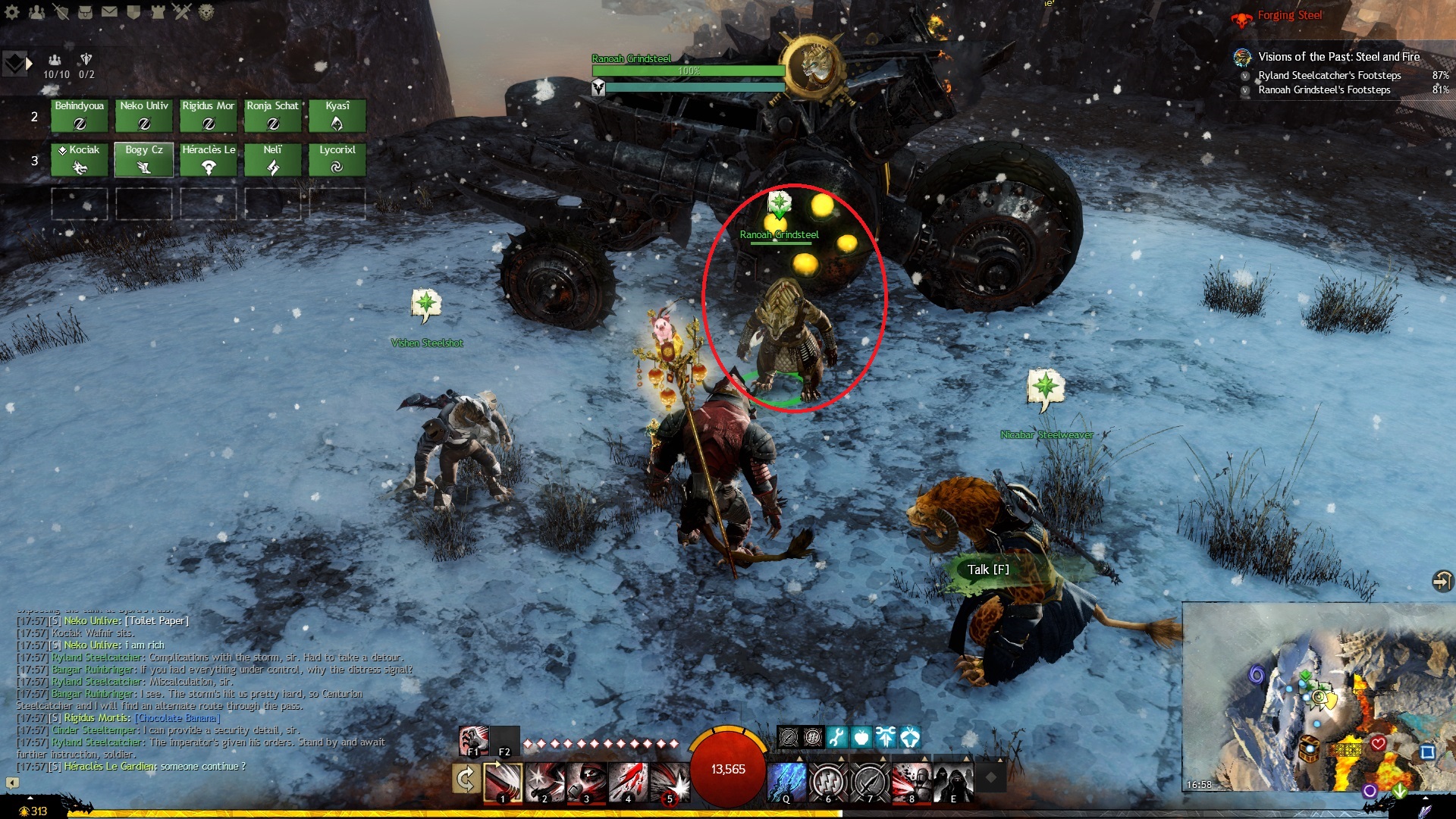Image resolution: width=1456 pixels, height=819 pixels.
Task: Expand the squad commander panel arrow
Action: [x=29, y=64]
